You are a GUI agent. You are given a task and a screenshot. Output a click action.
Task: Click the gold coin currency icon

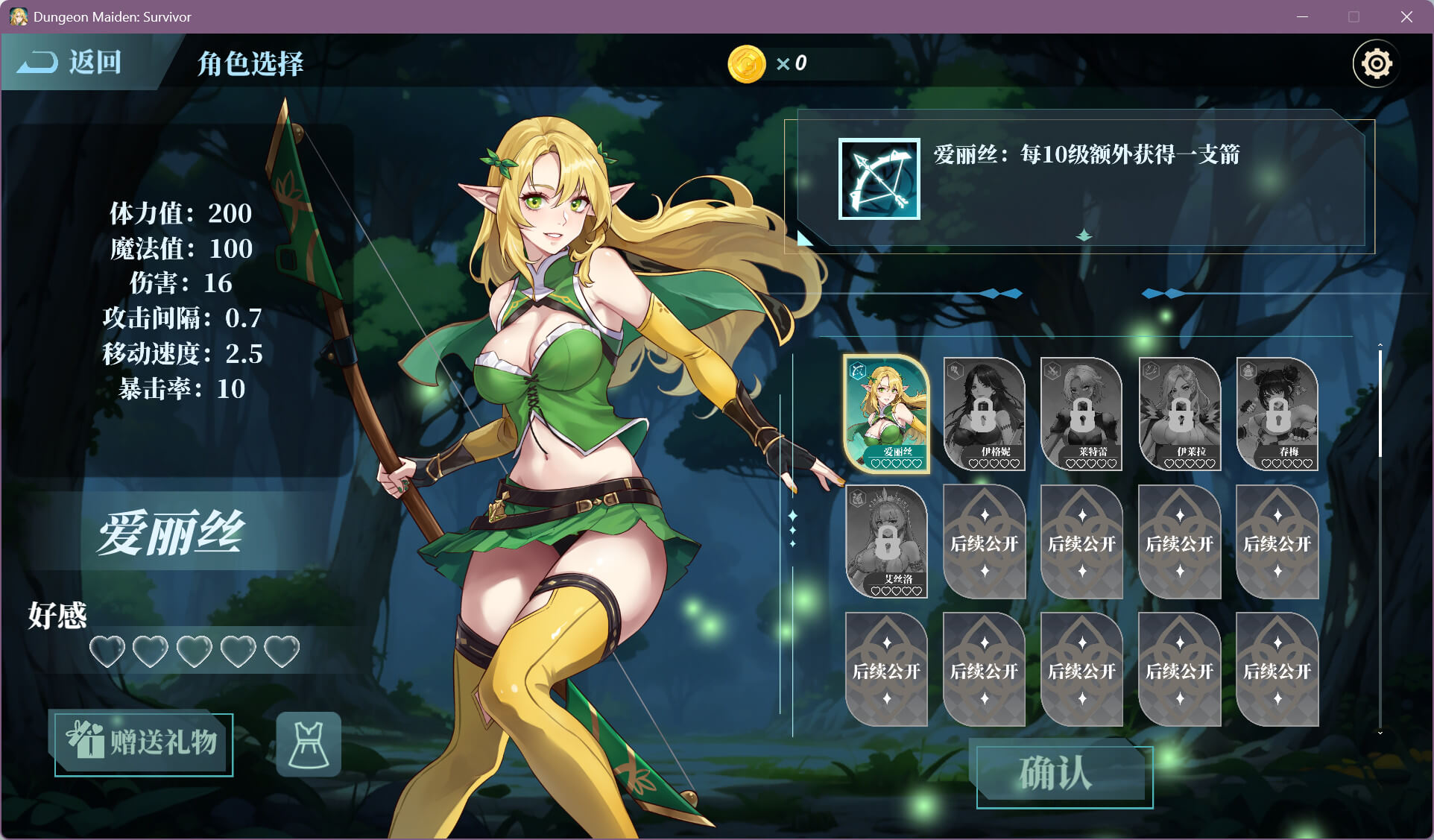747,64
